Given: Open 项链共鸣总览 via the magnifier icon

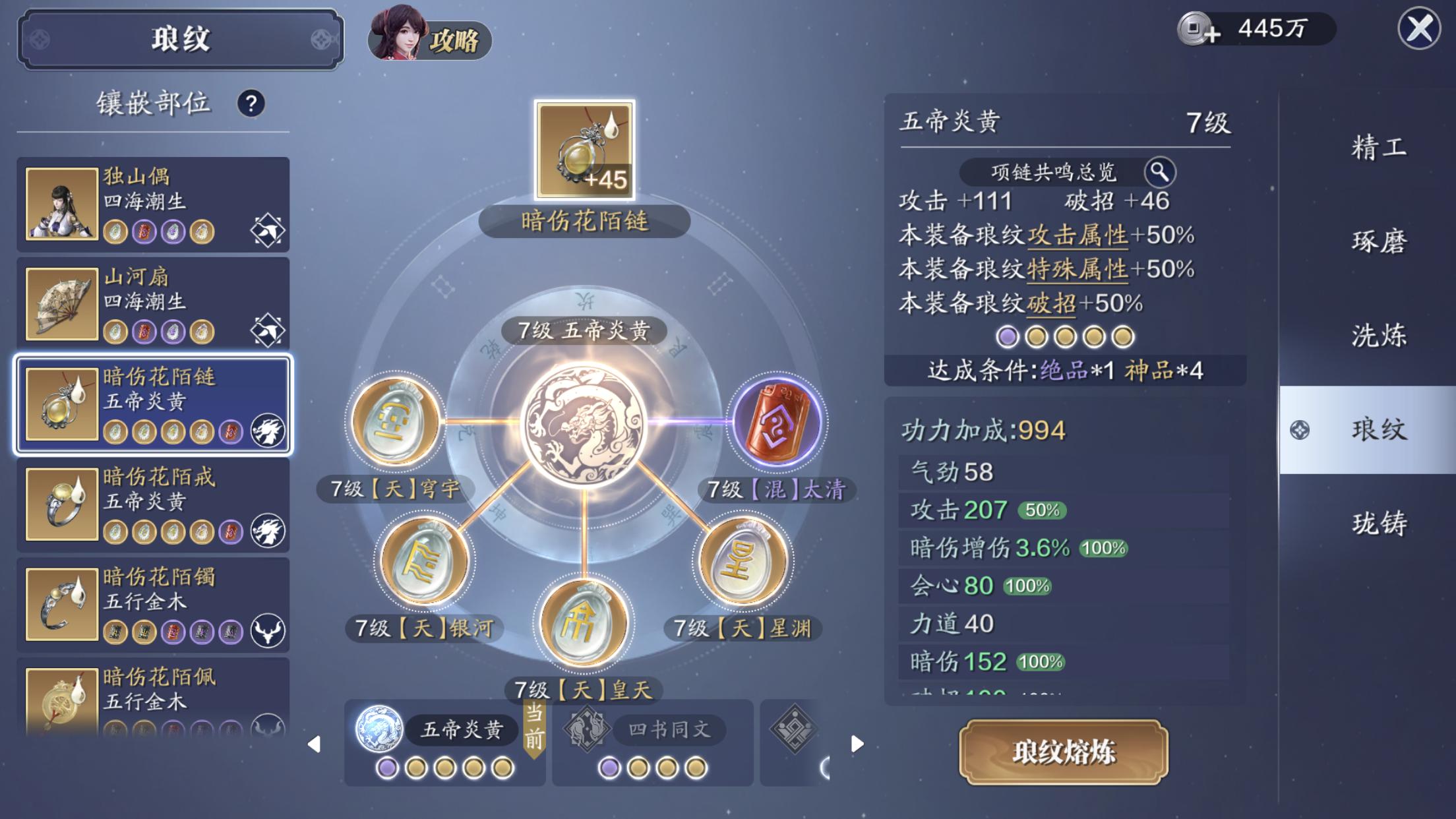Looking at the screenshot, I should (1161, 173).
